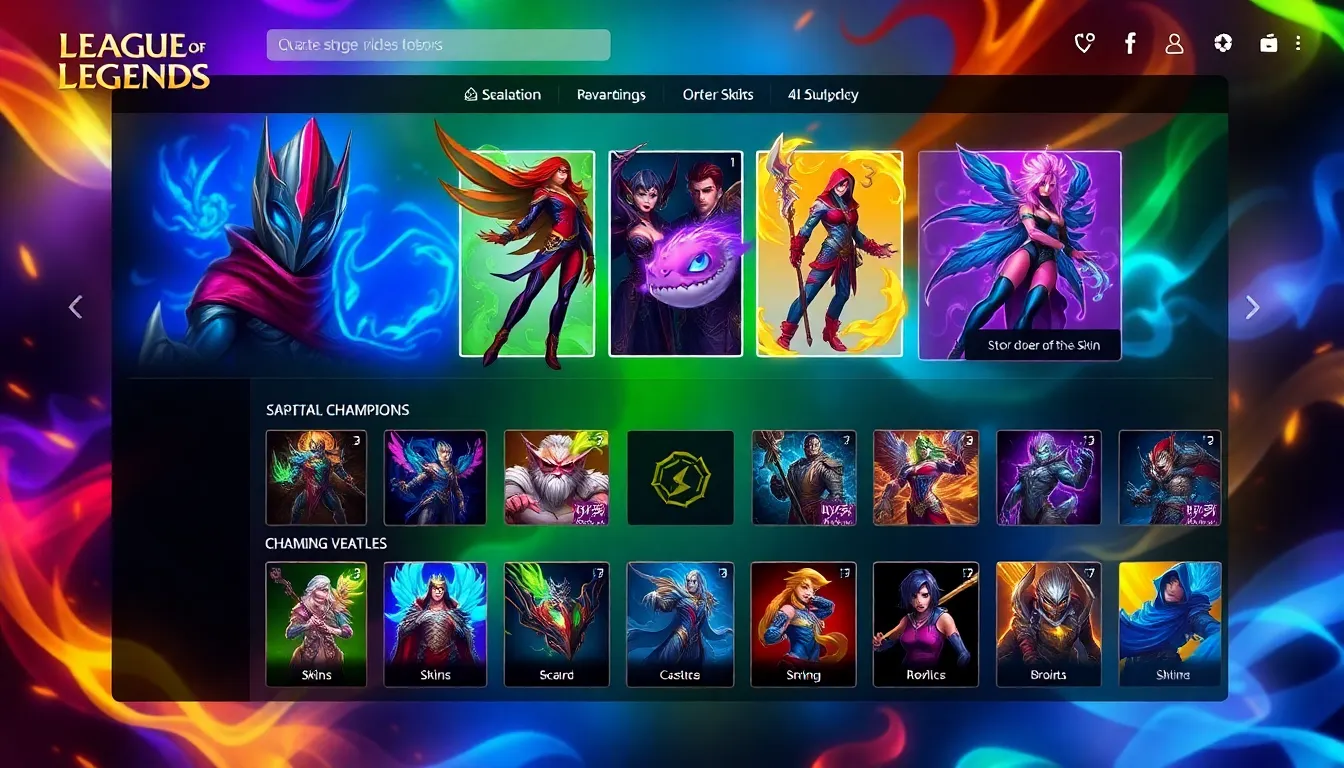1344x768 pixels.
Task: Click the search bar at the top
Action: tap(438, 45)
